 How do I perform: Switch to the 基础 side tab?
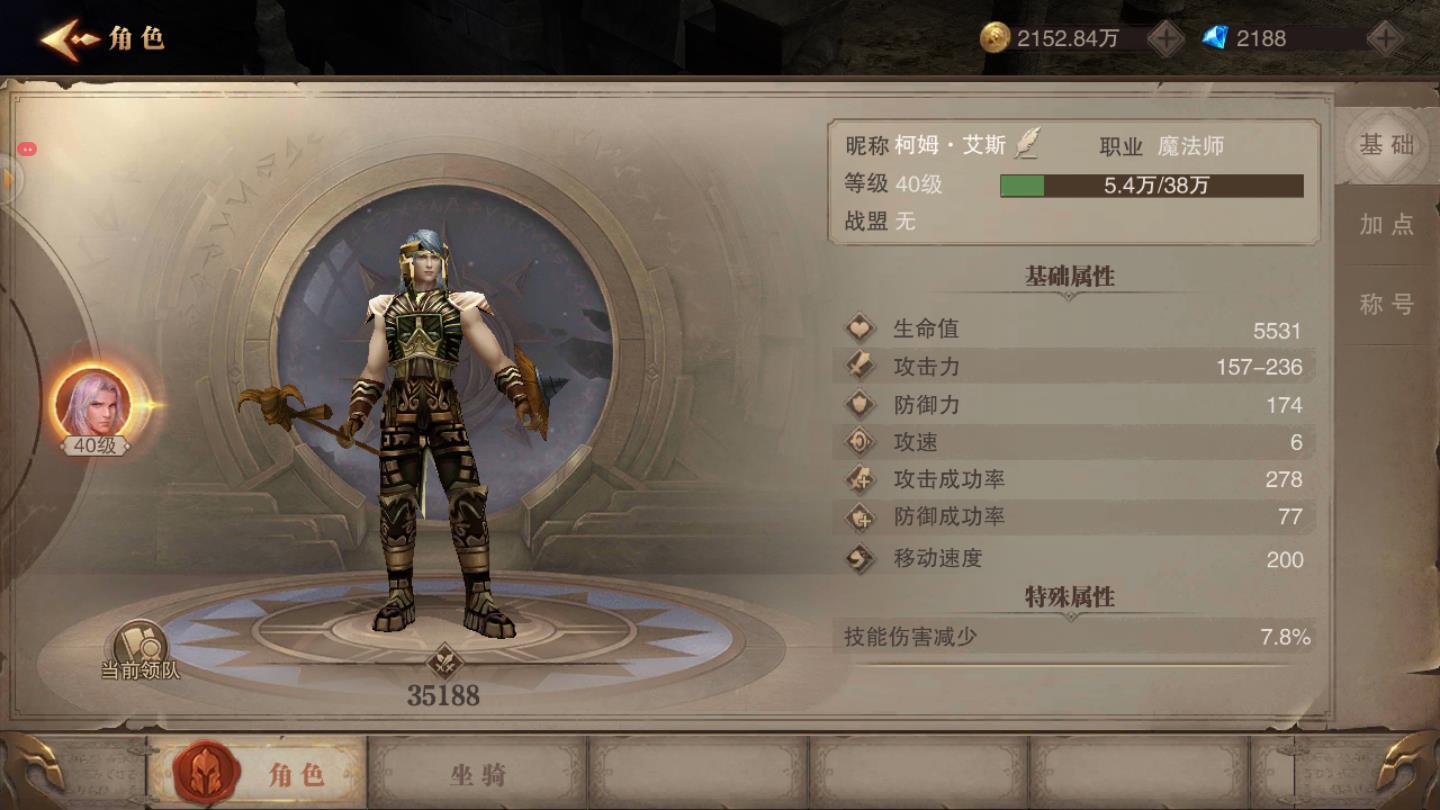pos(1386,146)
